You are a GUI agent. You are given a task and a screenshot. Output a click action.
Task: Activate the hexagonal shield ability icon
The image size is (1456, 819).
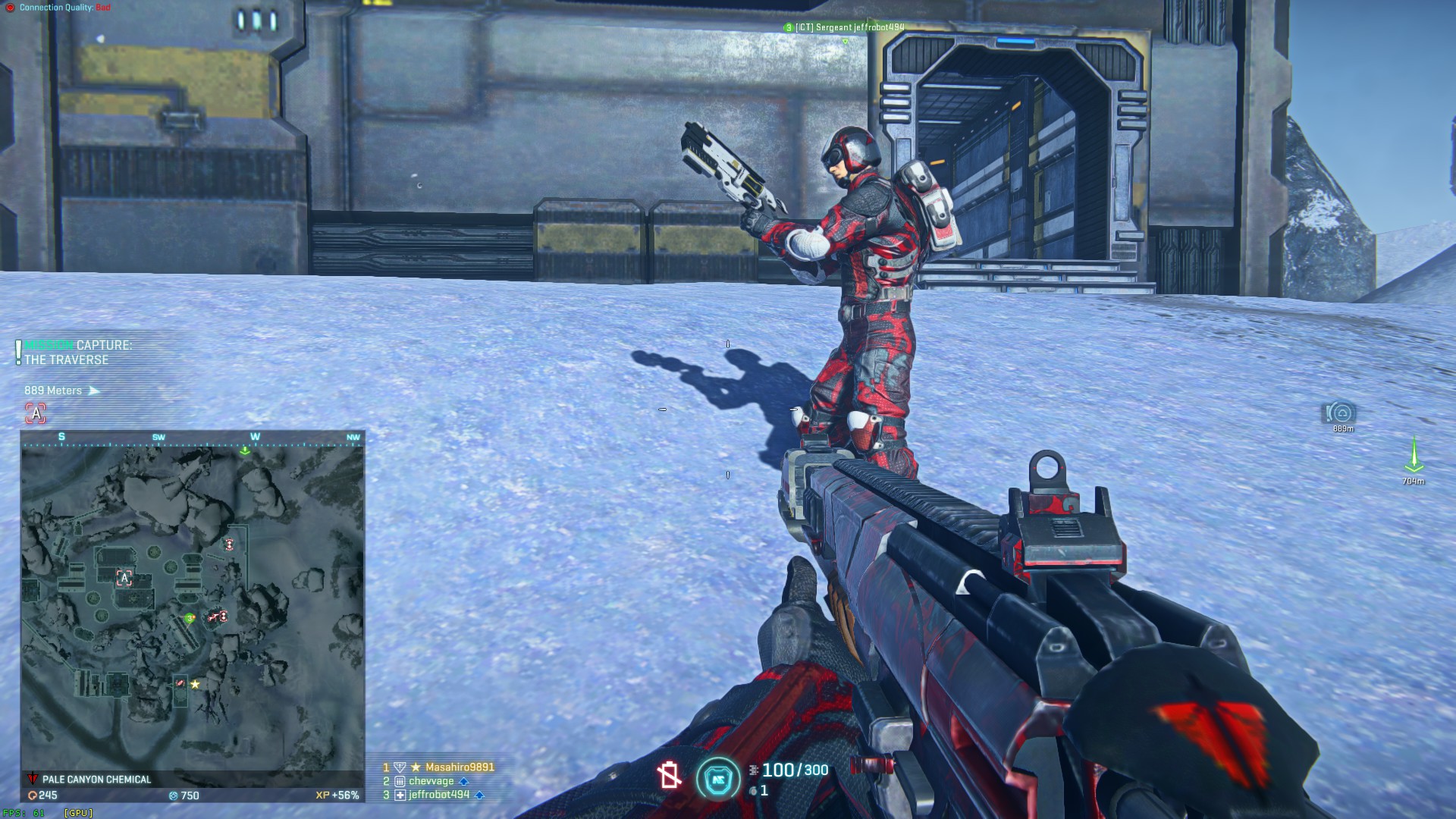(717, 779)
